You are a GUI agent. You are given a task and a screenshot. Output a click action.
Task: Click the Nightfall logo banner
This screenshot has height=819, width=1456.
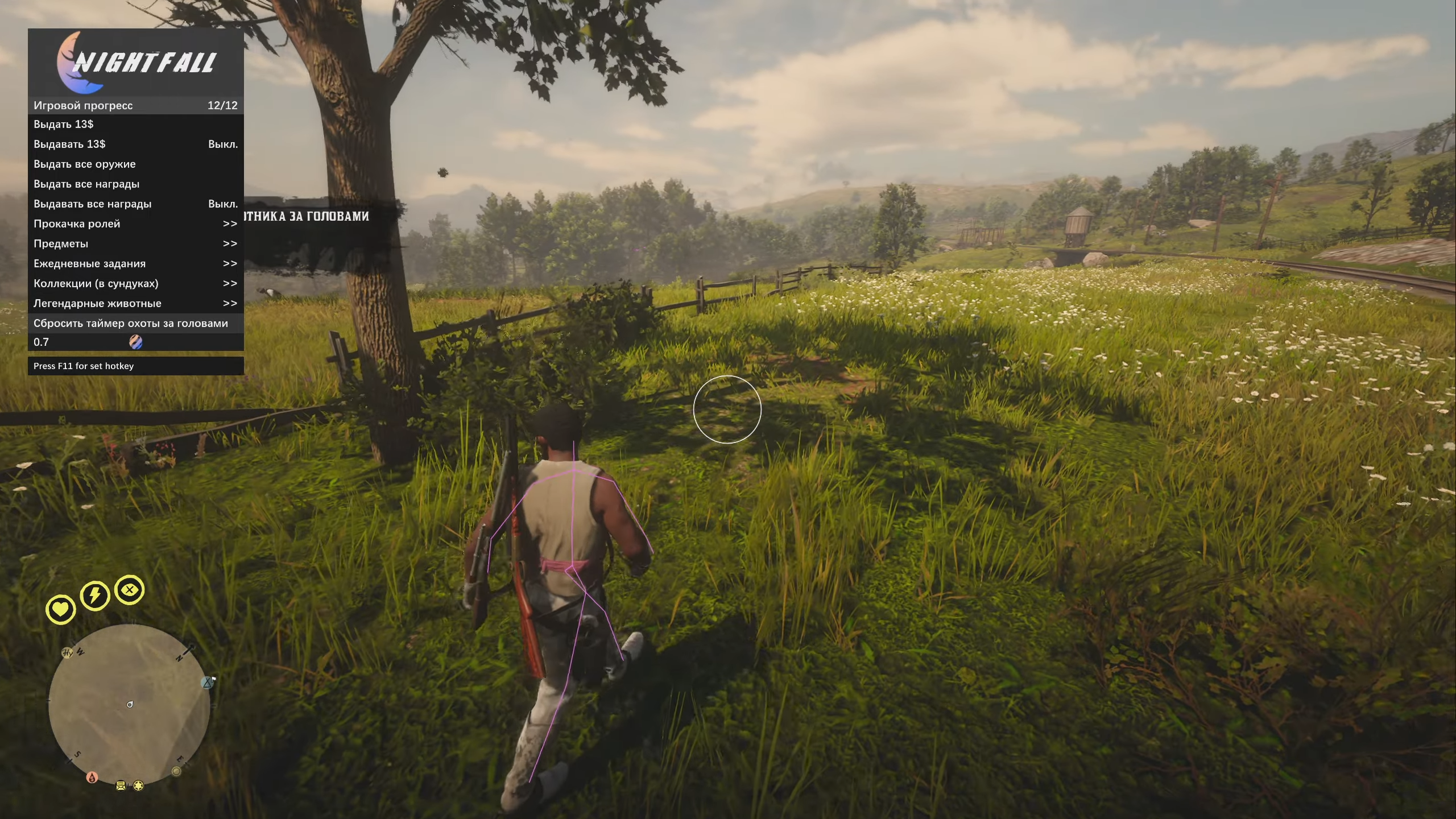[135, 63]
